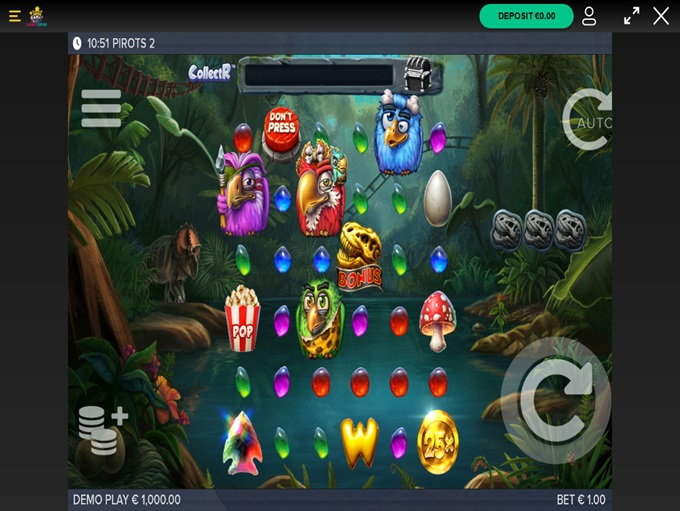
Task: Activate the Auto spin button
Action: [x=588, y=120]
